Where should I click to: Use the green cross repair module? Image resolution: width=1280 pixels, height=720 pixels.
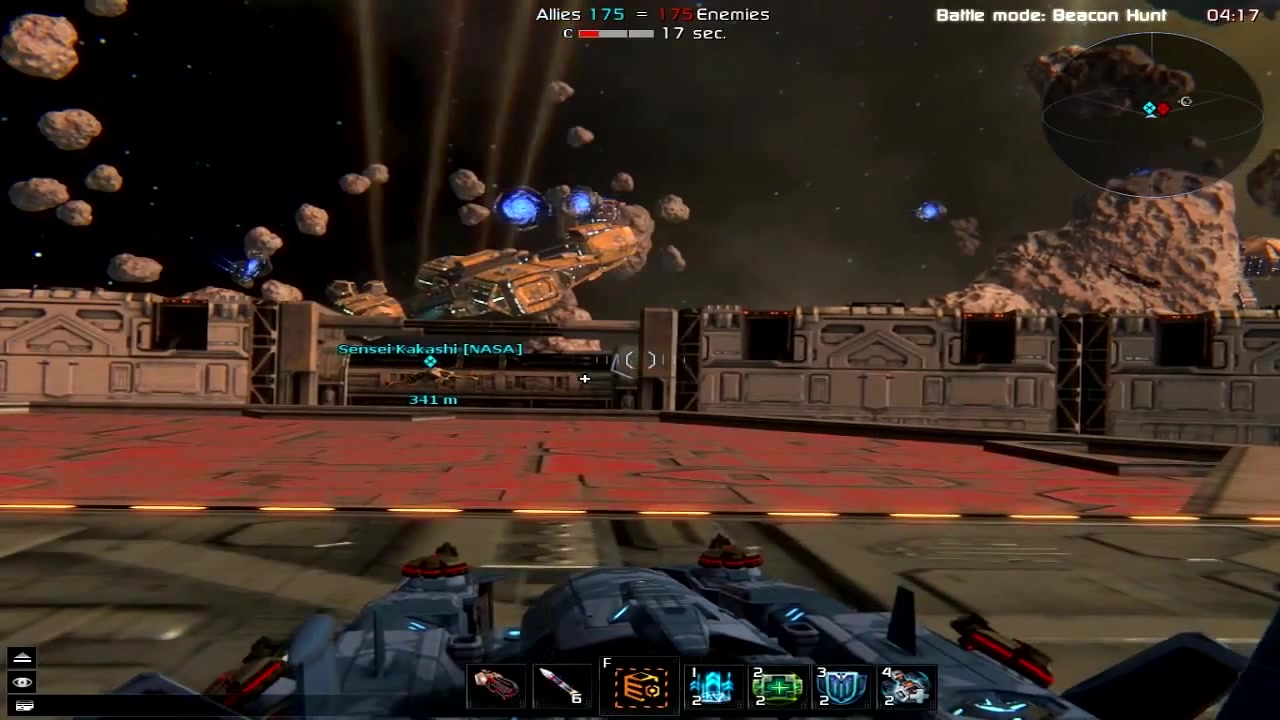pyautogui.click(x=777, y=688)
